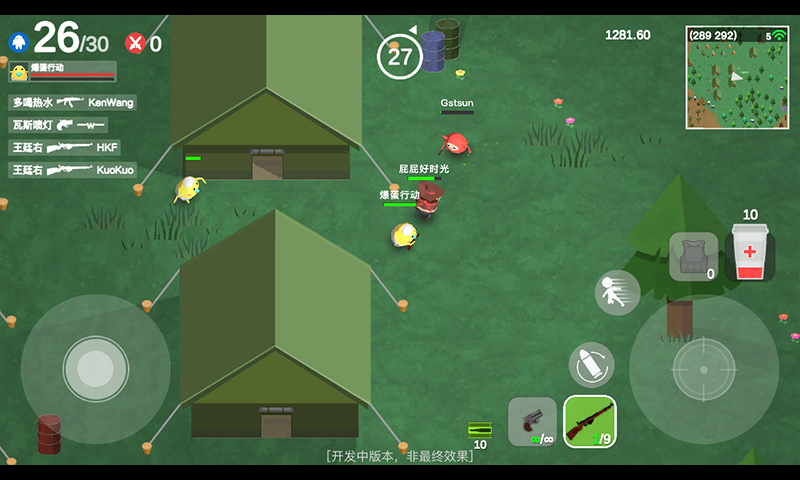Image resolution: width=800 pixels, height=480 pixels.
Task: Switch to the revolver pistol slot
Action: (x=532, y=420)
